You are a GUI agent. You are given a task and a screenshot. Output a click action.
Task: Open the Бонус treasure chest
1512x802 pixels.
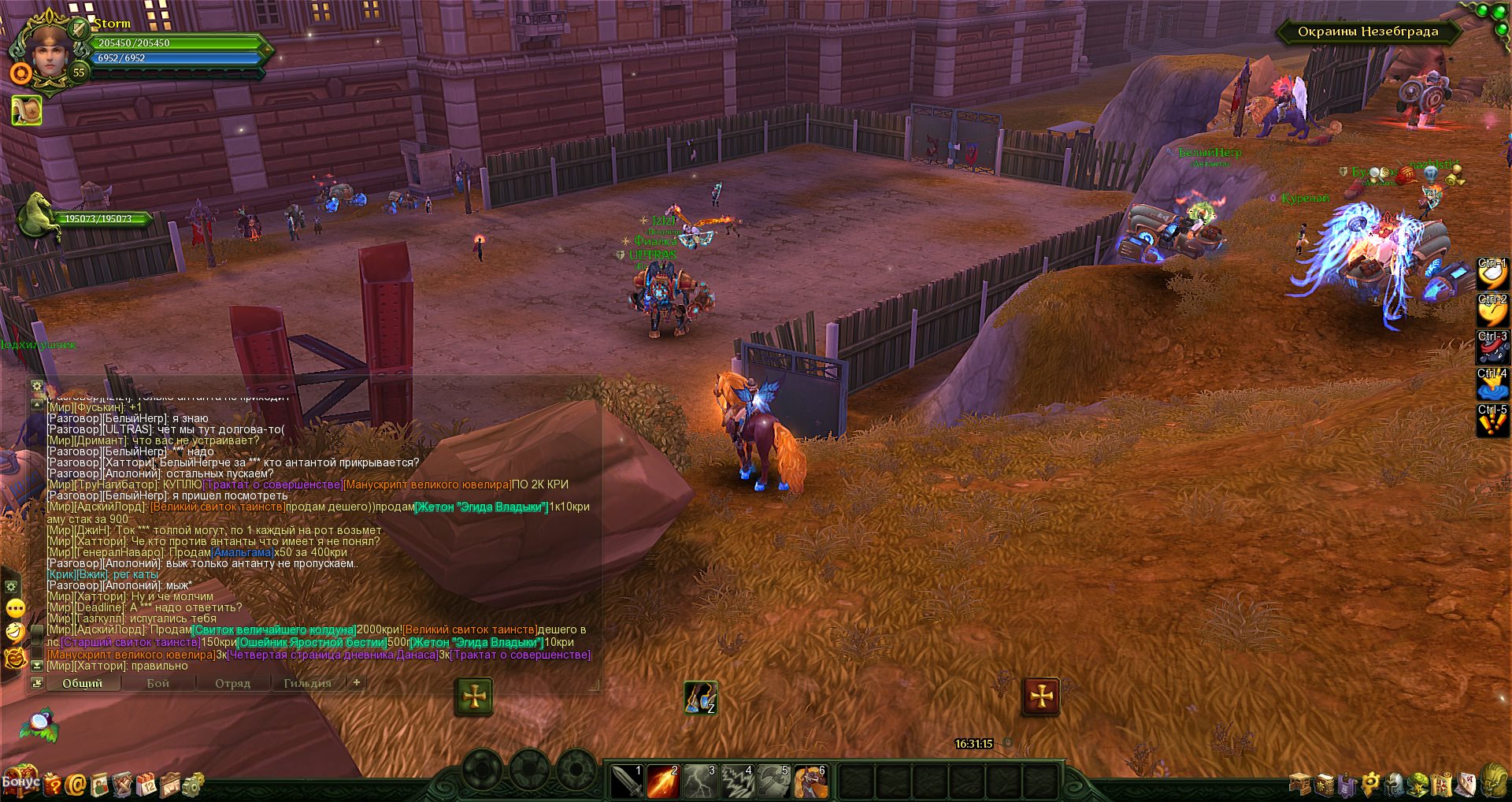pos(20,781)
